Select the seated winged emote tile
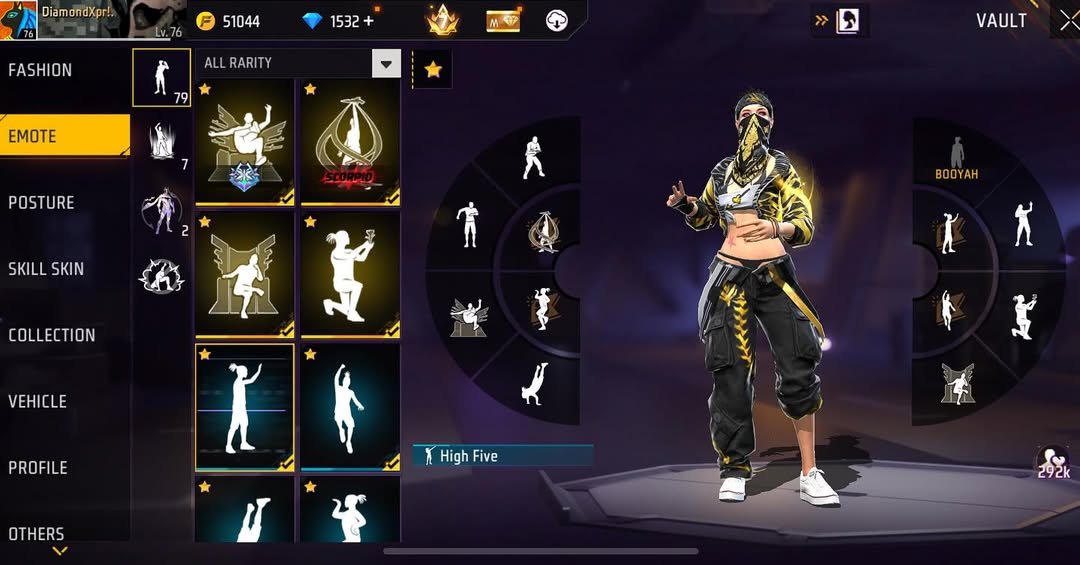The width and height of the screenshot is (1080, 565). 245,142
